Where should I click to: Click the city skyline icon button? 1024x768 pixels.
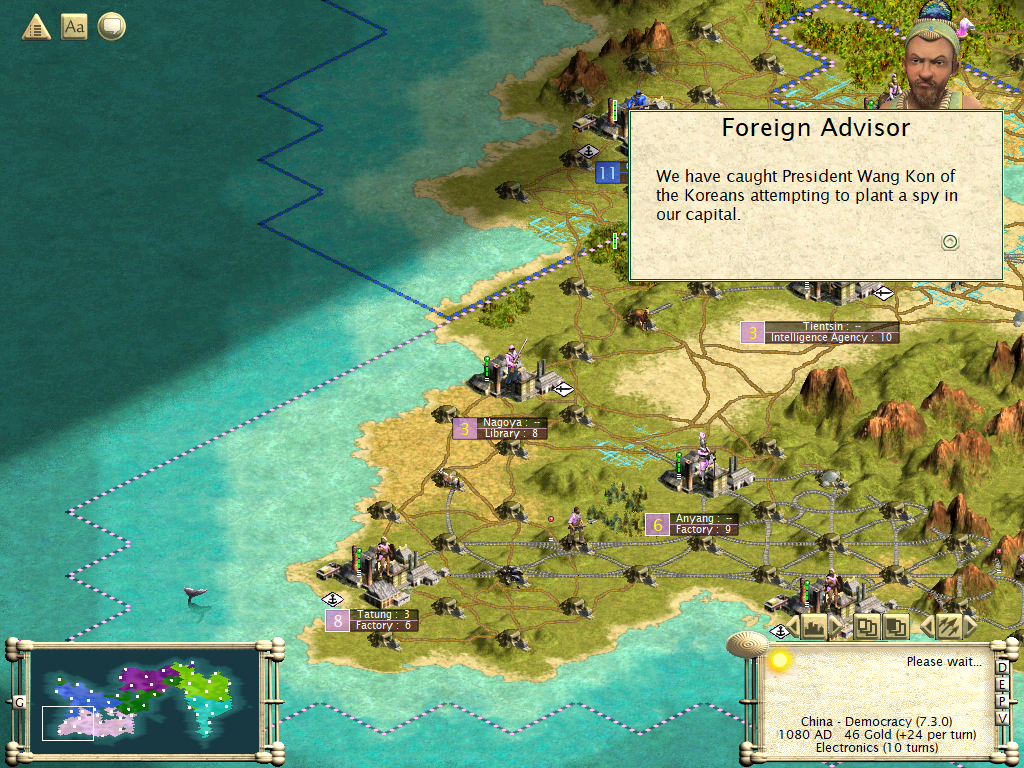[814, 628]
